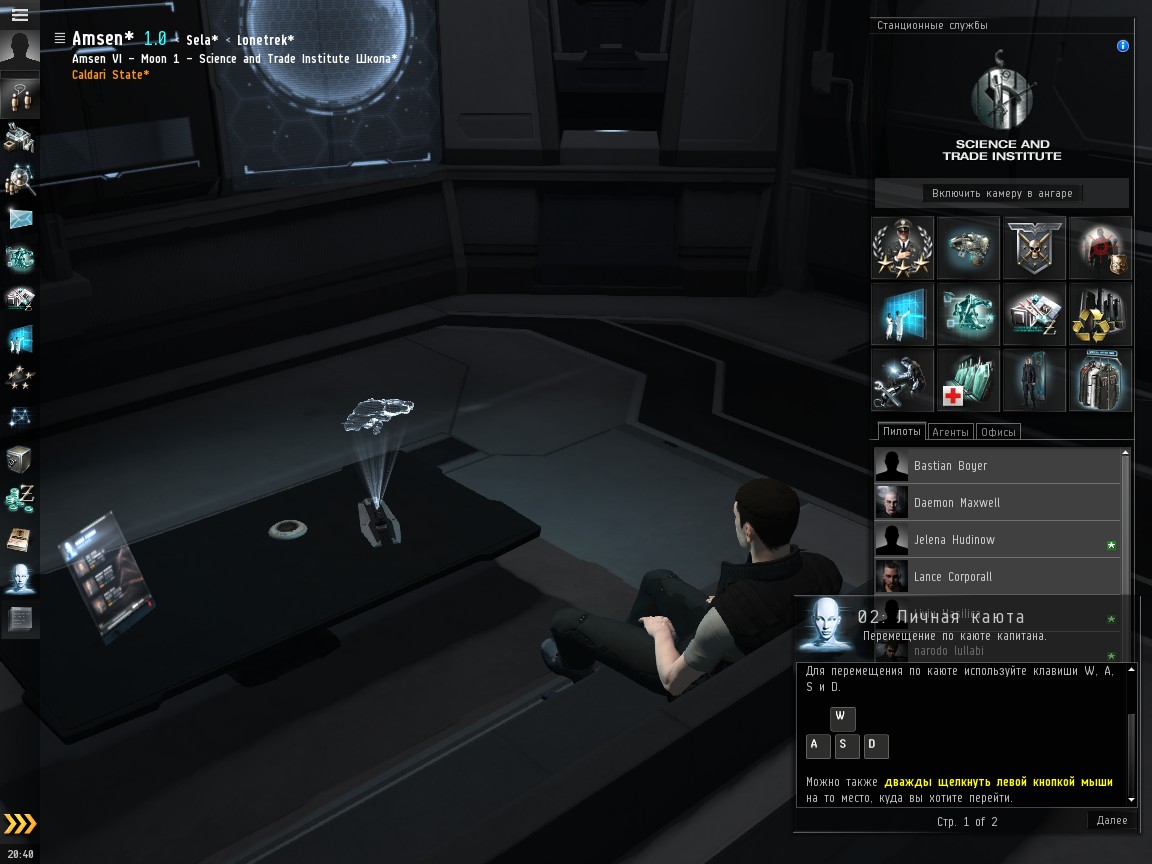Open the main menu hamburger button
This screenshot has width=1152, height=864.
pyautogui.click(x=19, y=15)
